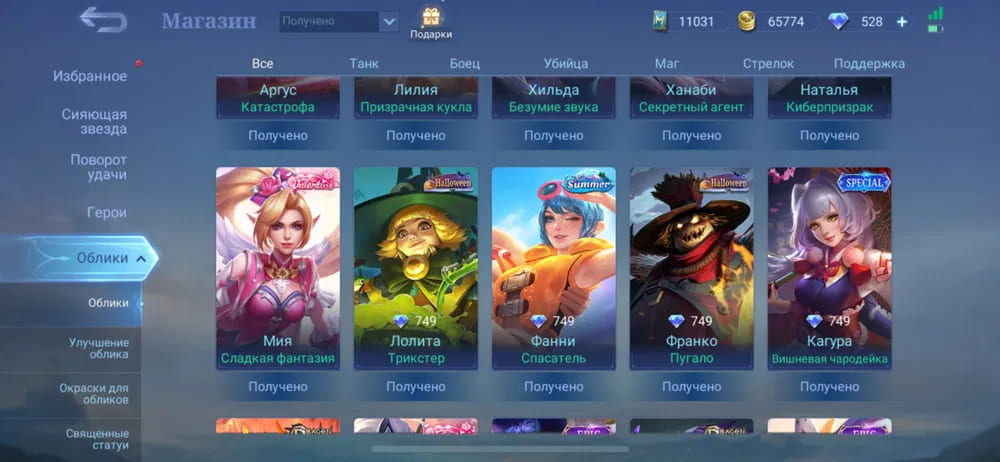Image resolution: width=1000 pixels, height=462 pixels.
Task: Open Улучшение облика submenu
Action: tap(98, 348)
